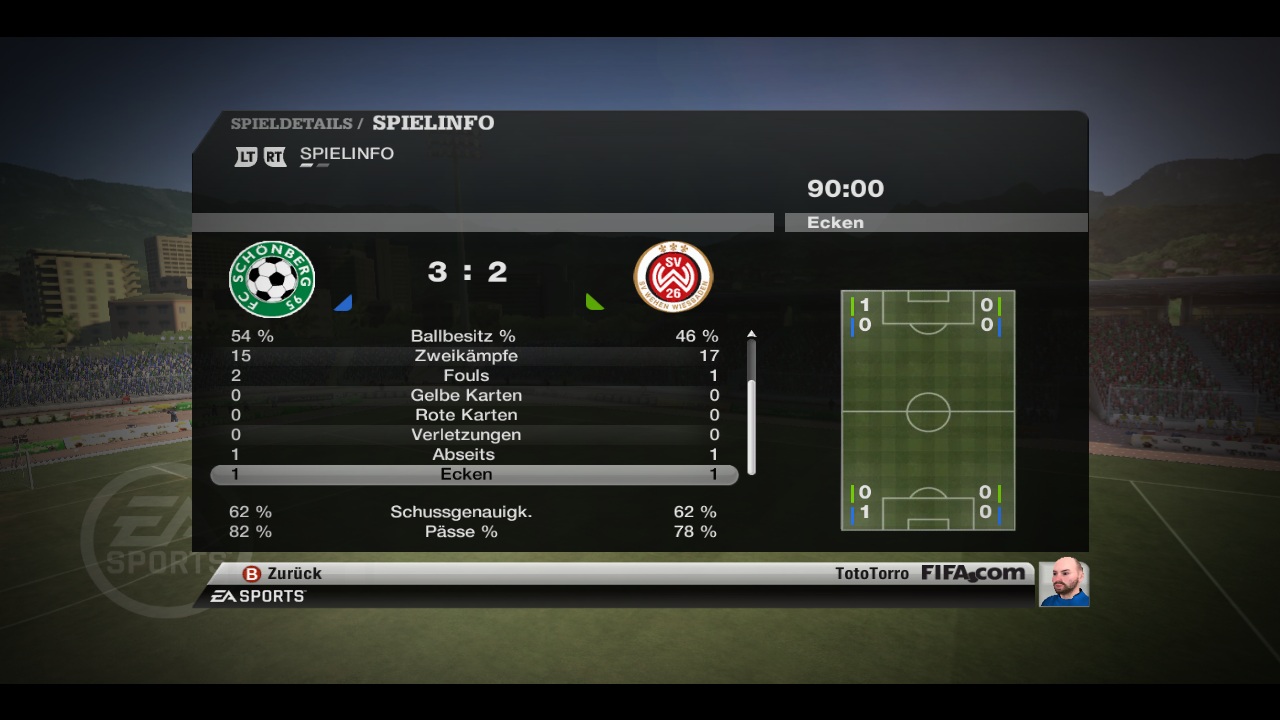The width and height of the screenshot is (1280, 720).
Task: Highlight the Fouls row
Action: click(x=474, y=376)
